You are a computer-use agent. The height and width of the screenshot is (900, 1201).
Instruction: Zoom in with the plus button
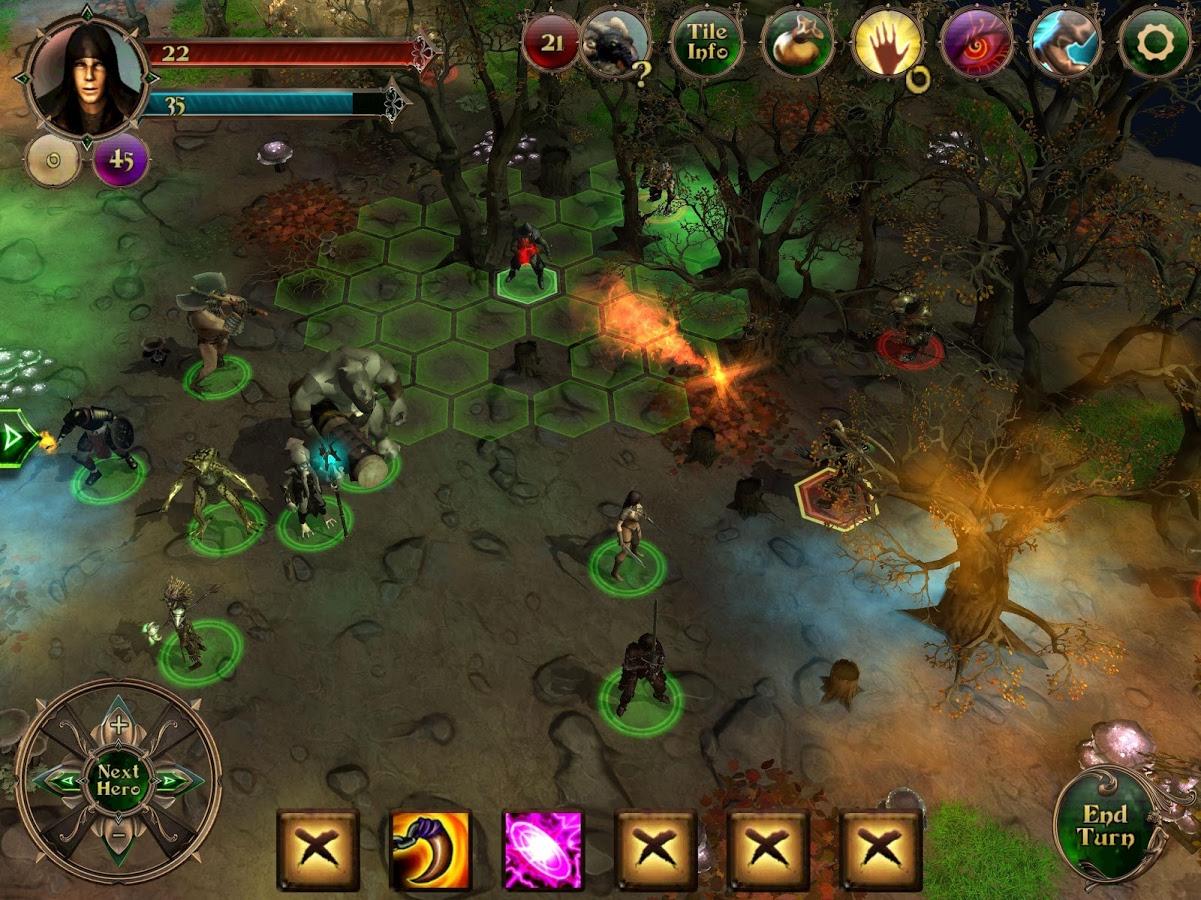click(x=118, y=725)
